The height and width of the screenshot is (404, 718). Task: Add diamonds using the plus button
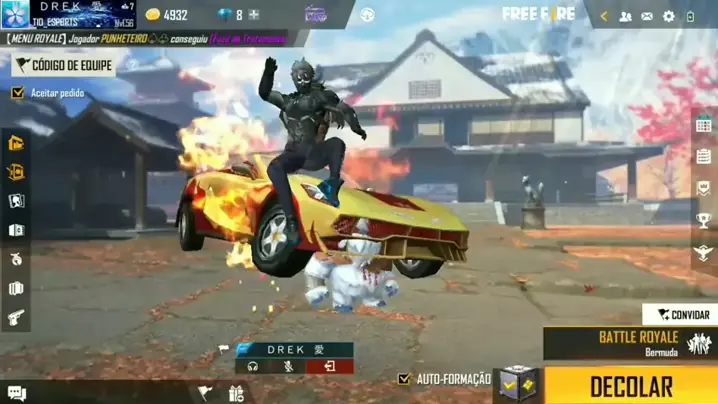pos(254,15)
